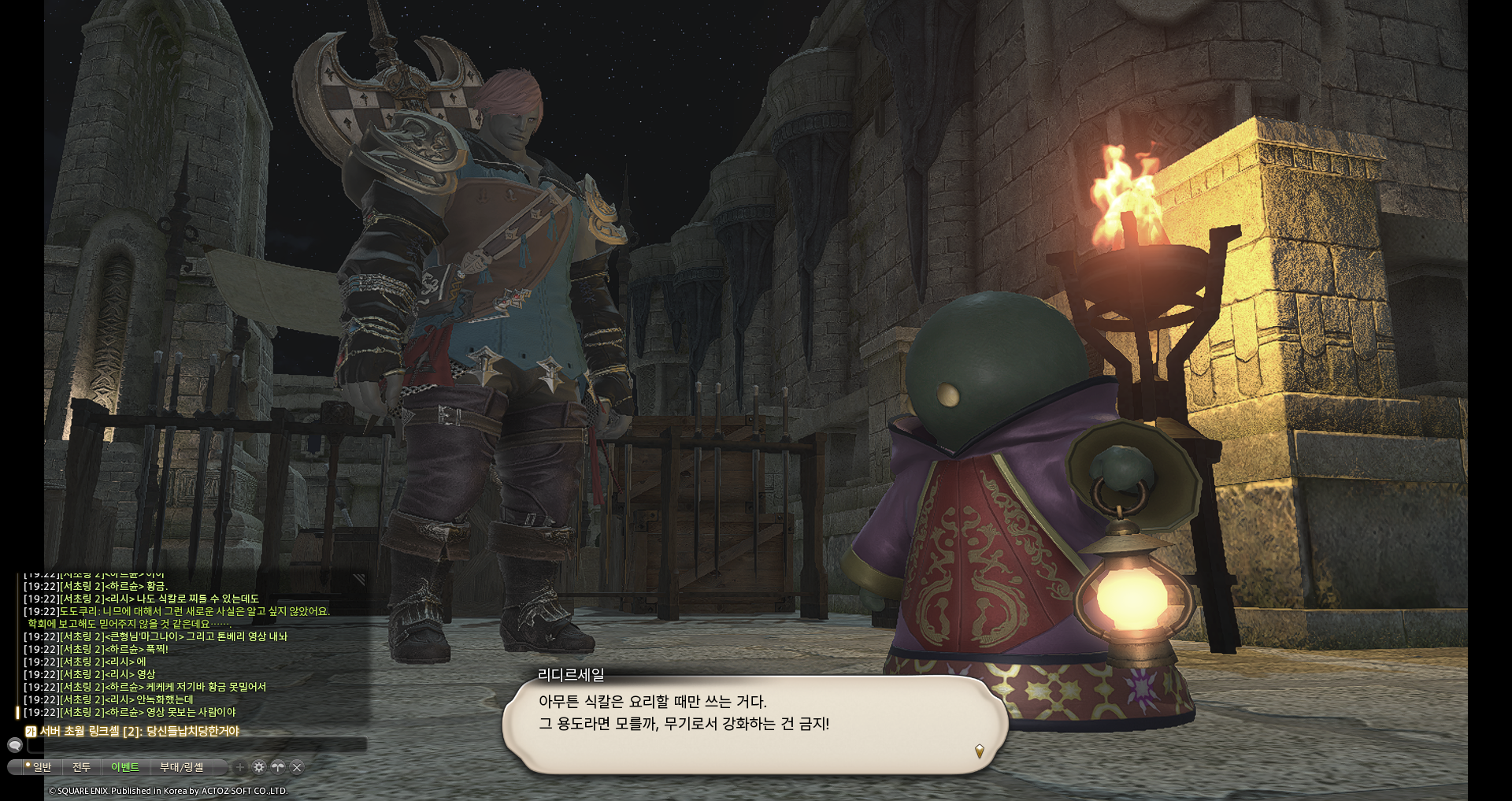Open the chat channel speech bubble selector
This screenshot has height=801, width=1512.
pos(15,745)
